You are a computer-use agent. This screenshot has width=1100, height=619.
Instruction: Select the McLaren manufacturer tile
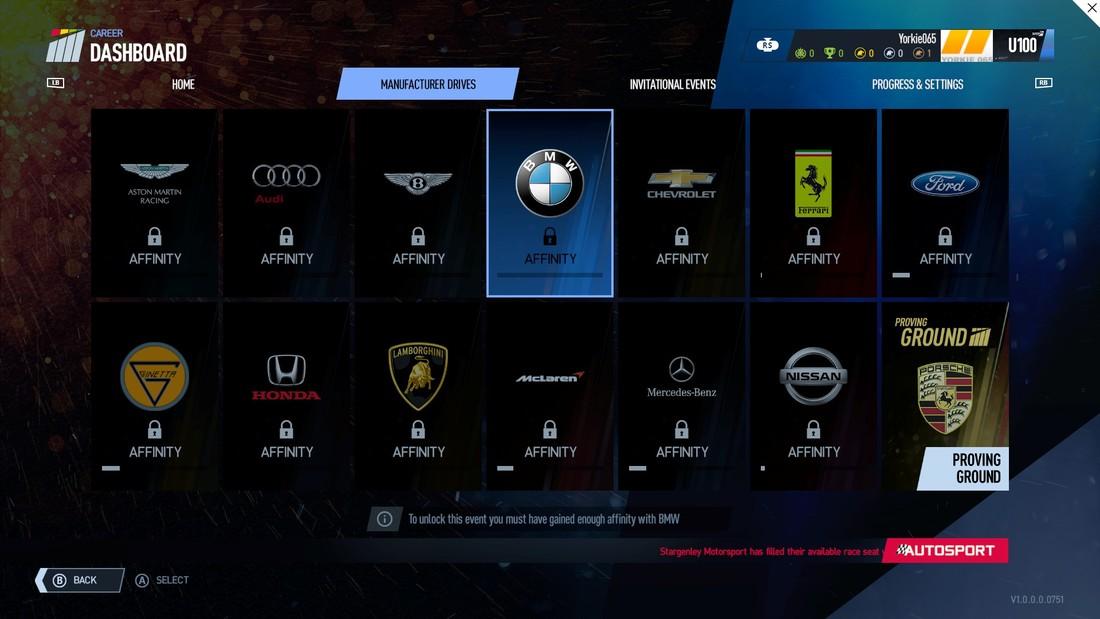tap(550, 397)
